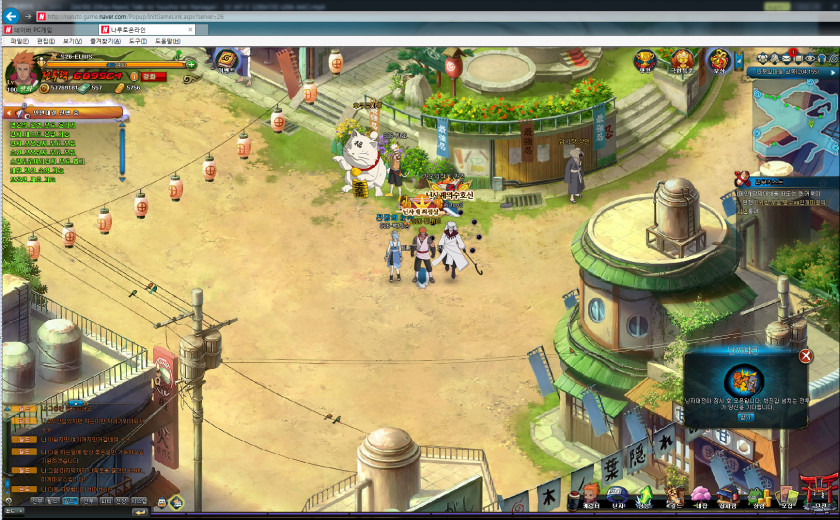Select the first green quest tracker entry

tap(42, 125)
